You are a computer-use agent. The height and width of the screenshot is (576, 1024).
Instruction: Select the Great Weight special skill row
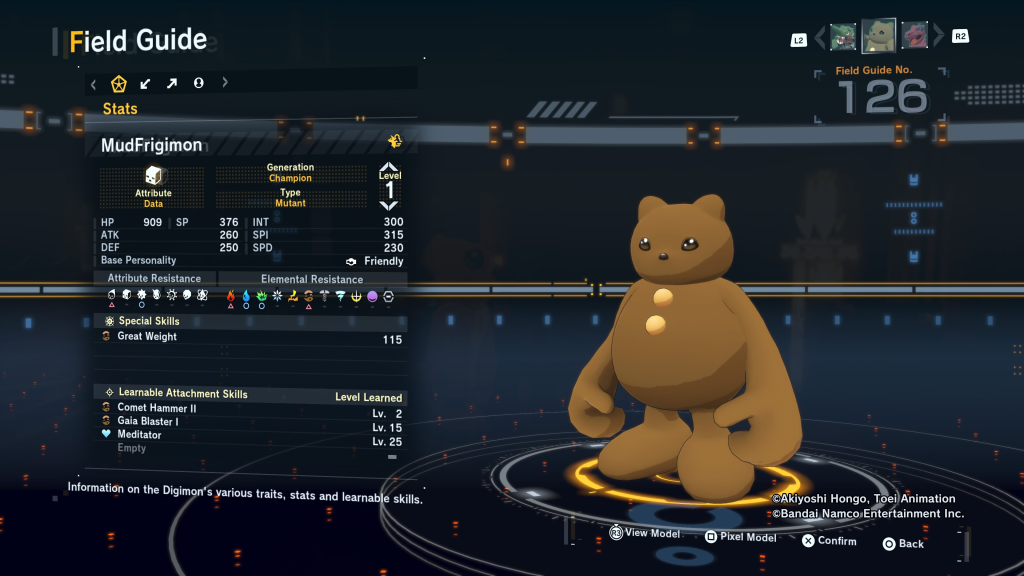click(x=250, y=338)
